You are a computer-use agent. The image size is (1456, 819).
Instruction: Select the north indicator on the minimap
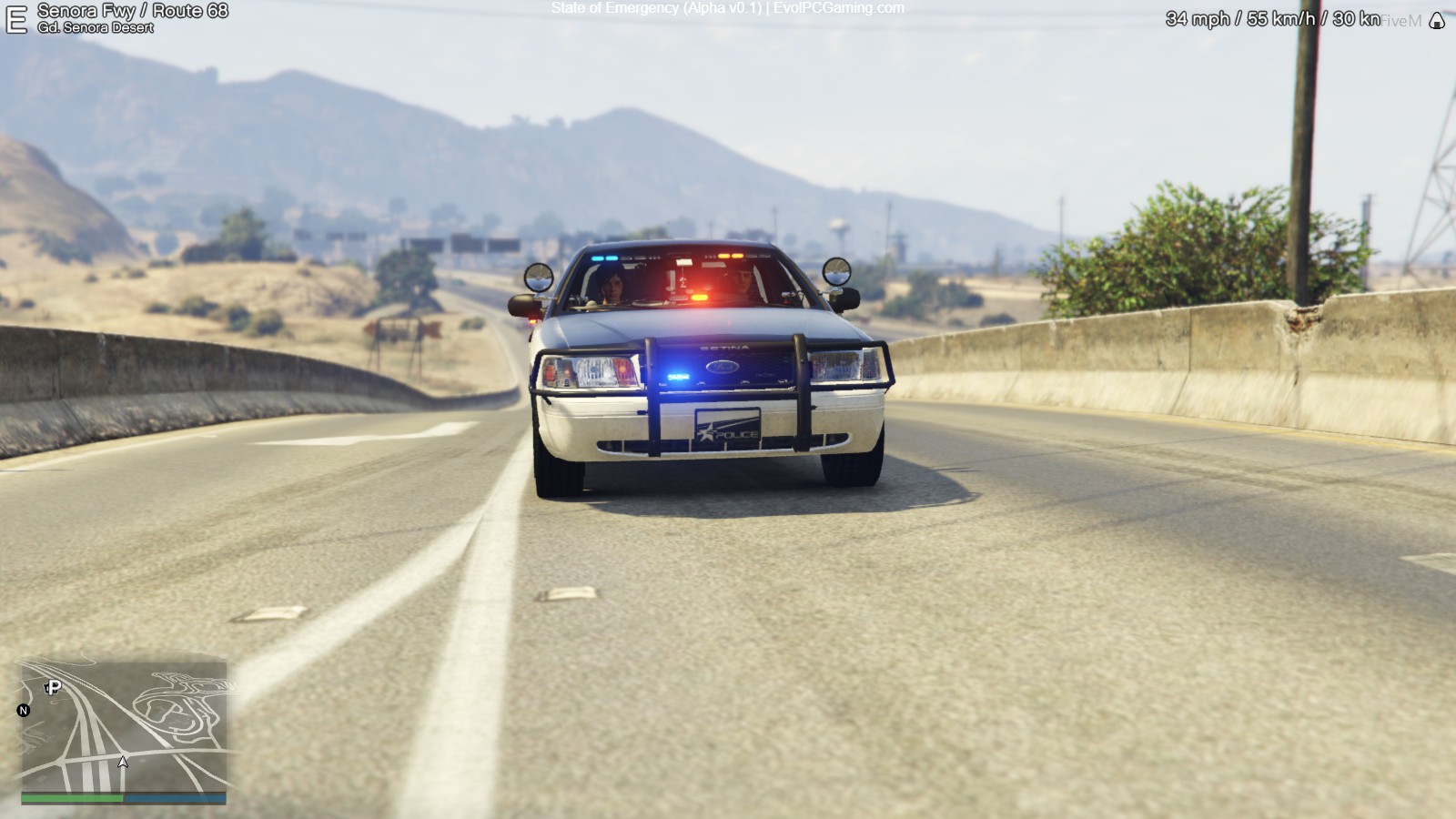click(x=24, y=711)
